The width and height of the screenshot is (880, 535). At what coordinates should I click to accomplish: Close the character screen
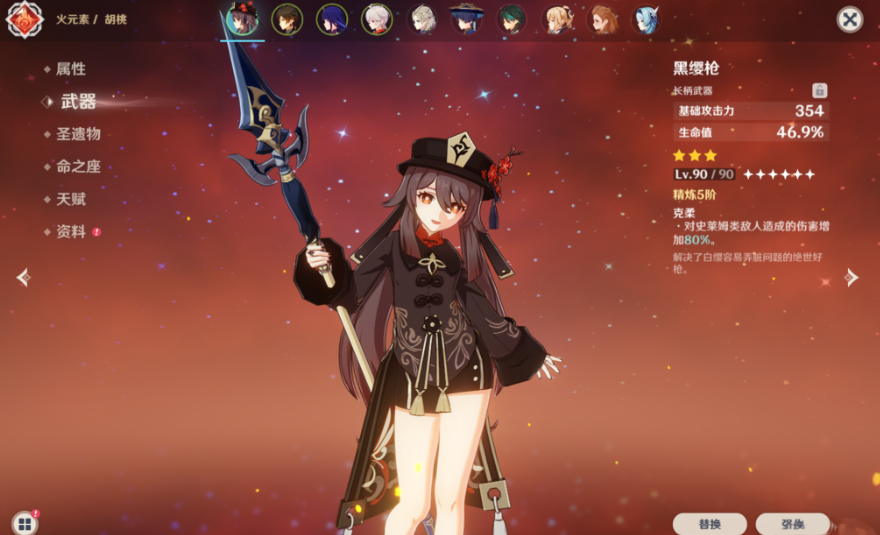[849, 19]
